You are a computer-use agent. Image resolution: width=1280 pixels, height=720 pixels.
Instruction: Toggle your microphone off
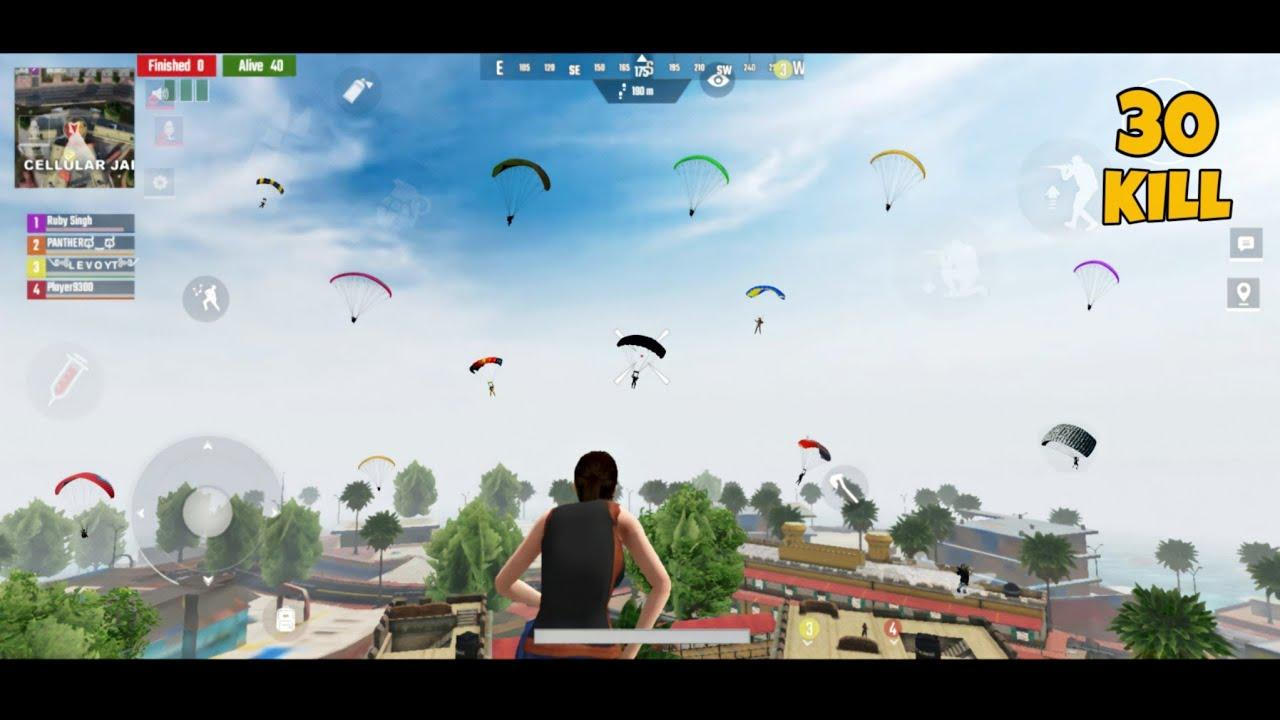165,130
